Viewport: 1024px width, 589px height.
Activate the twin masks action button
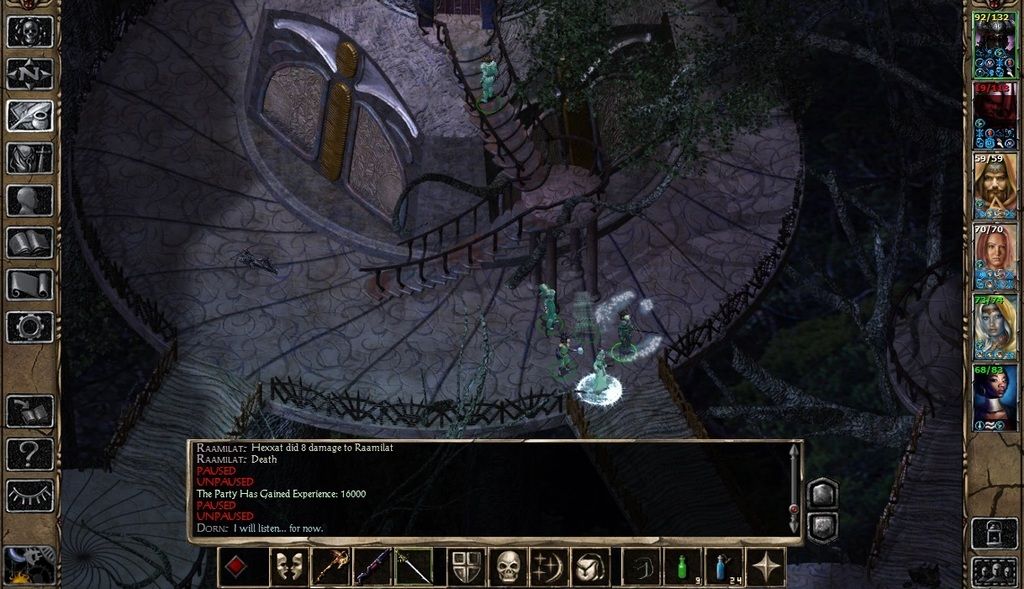(289, 567)
